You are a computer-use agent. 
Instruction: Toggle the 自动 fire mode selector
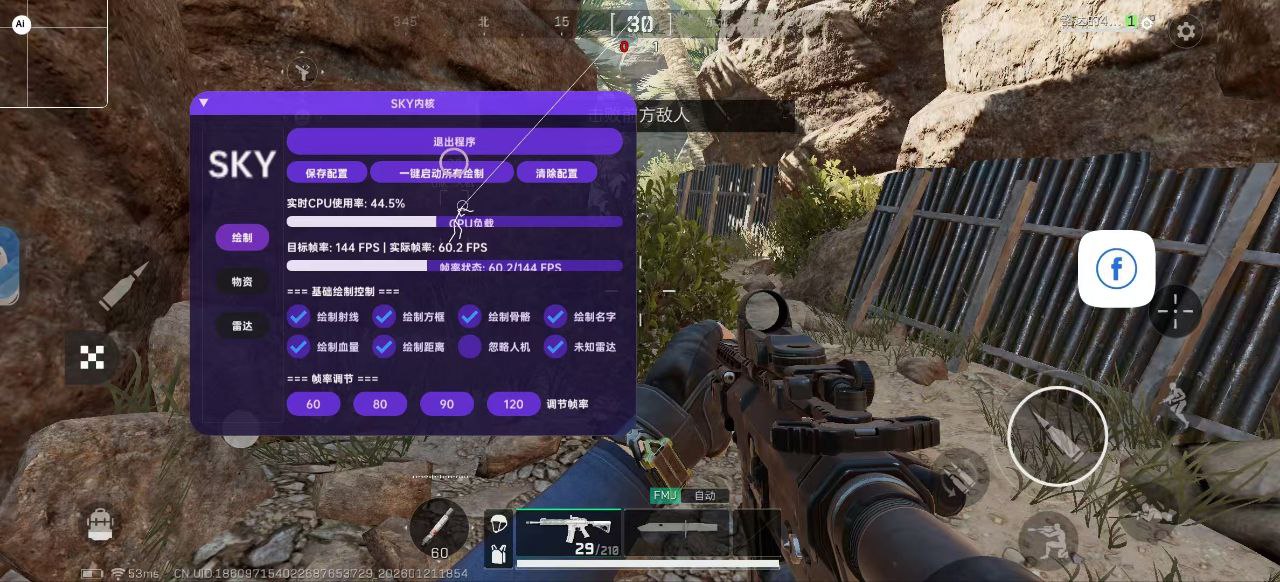point(705,495)
